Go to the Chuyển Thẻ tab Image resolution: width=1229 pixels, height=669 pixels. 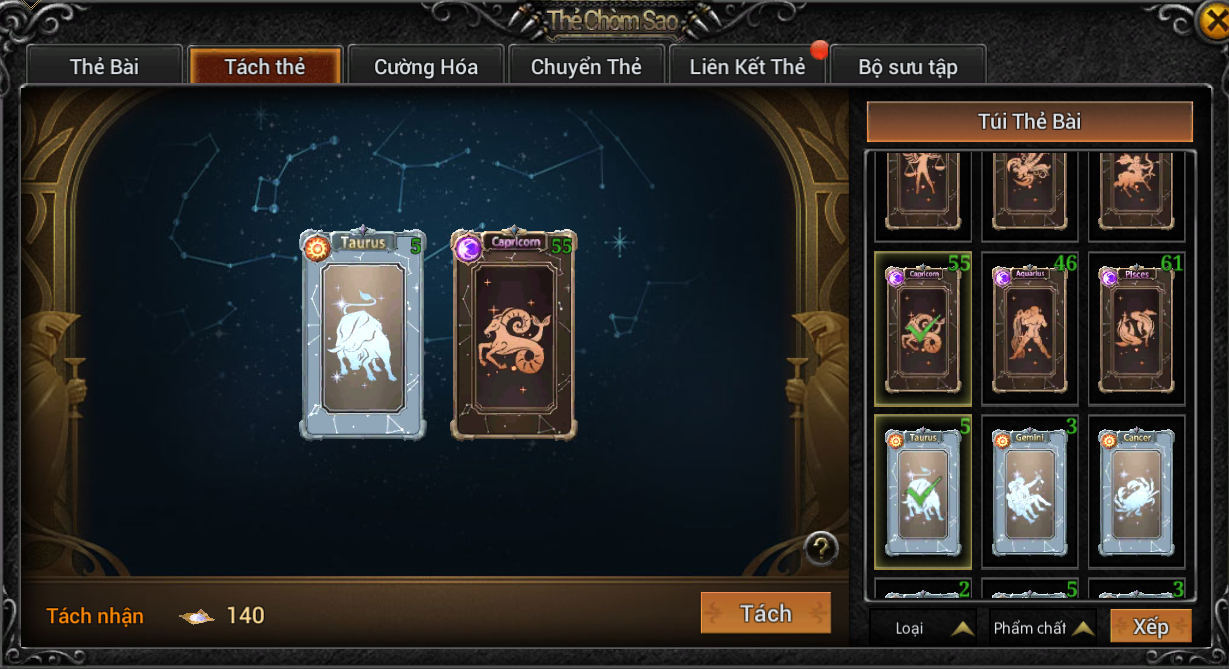[x=586, y=67]
